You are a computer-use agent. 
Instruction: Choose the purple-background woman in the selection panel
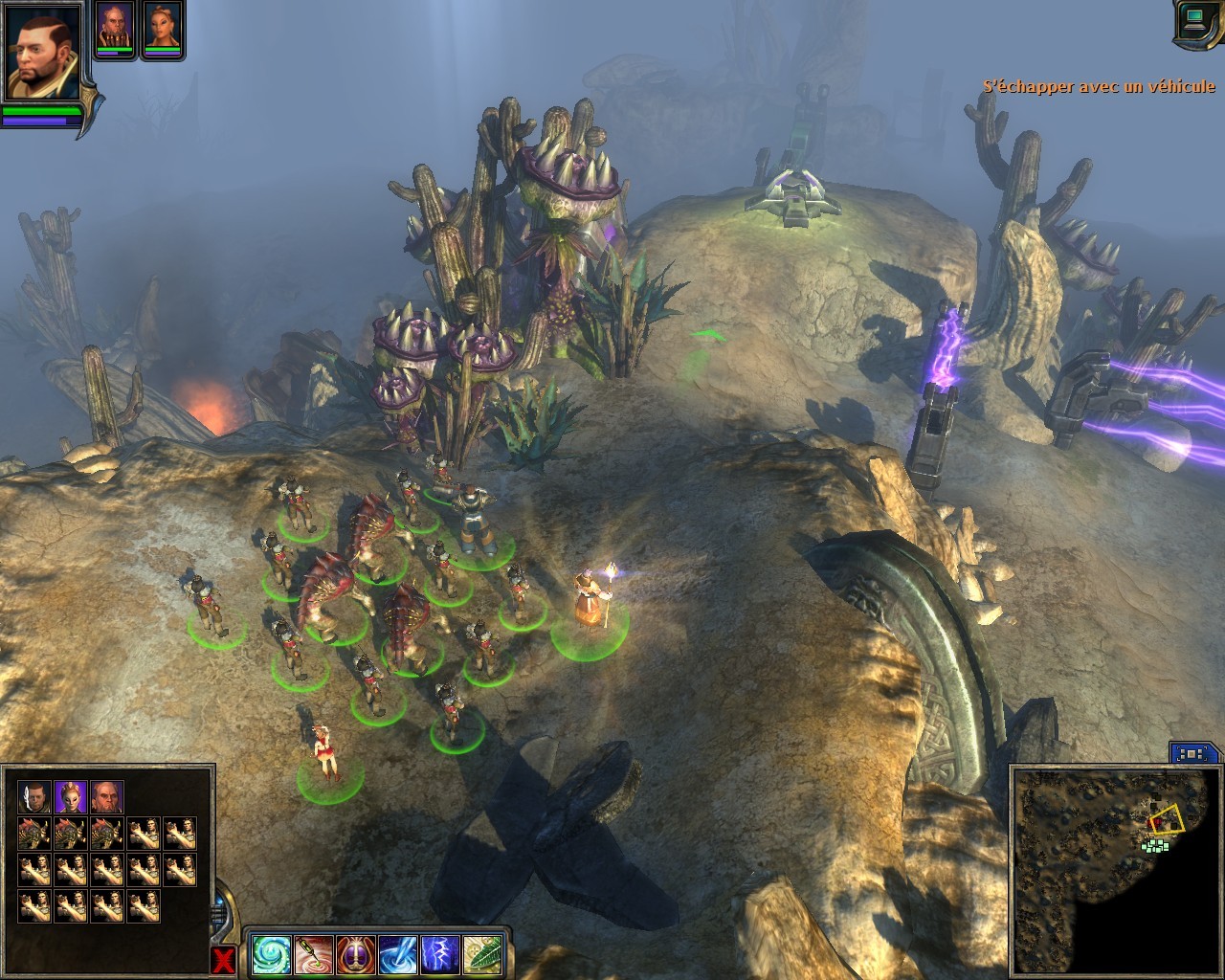71,796
